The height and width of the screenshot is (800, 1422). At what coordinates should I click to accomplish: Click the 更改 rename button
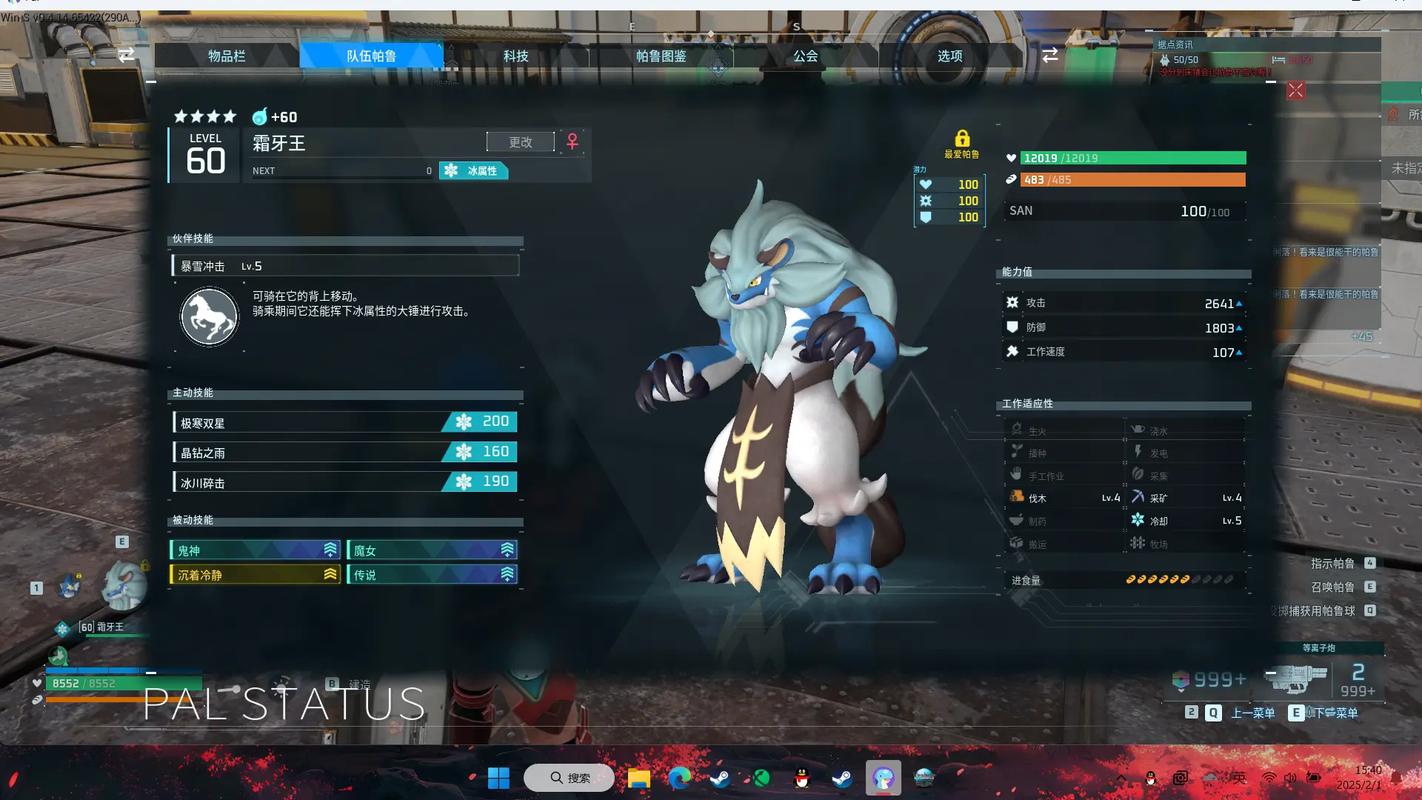click(x=519, y=142)
